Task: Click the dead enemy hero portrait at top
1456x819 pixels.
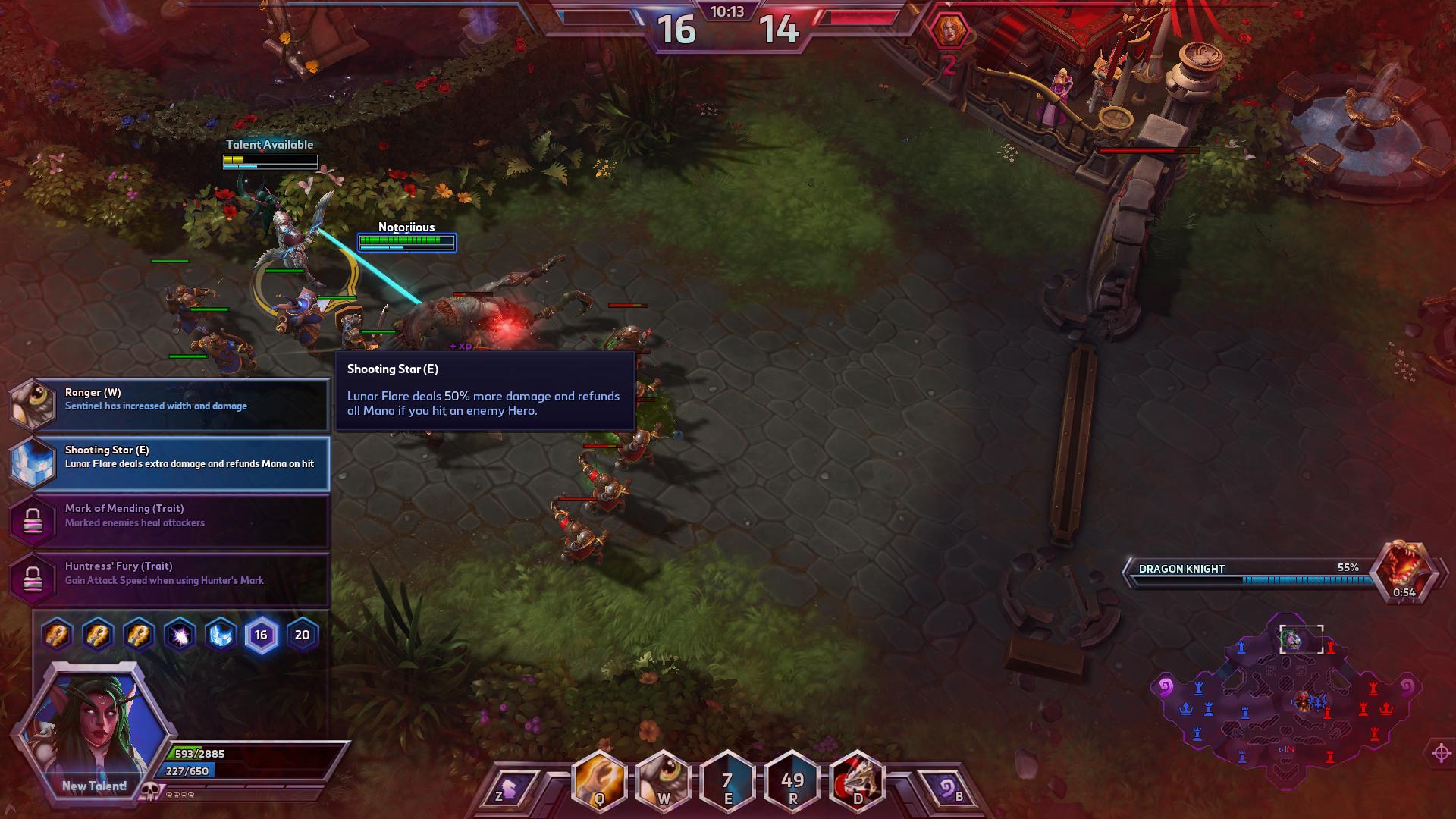Action: 948,32
